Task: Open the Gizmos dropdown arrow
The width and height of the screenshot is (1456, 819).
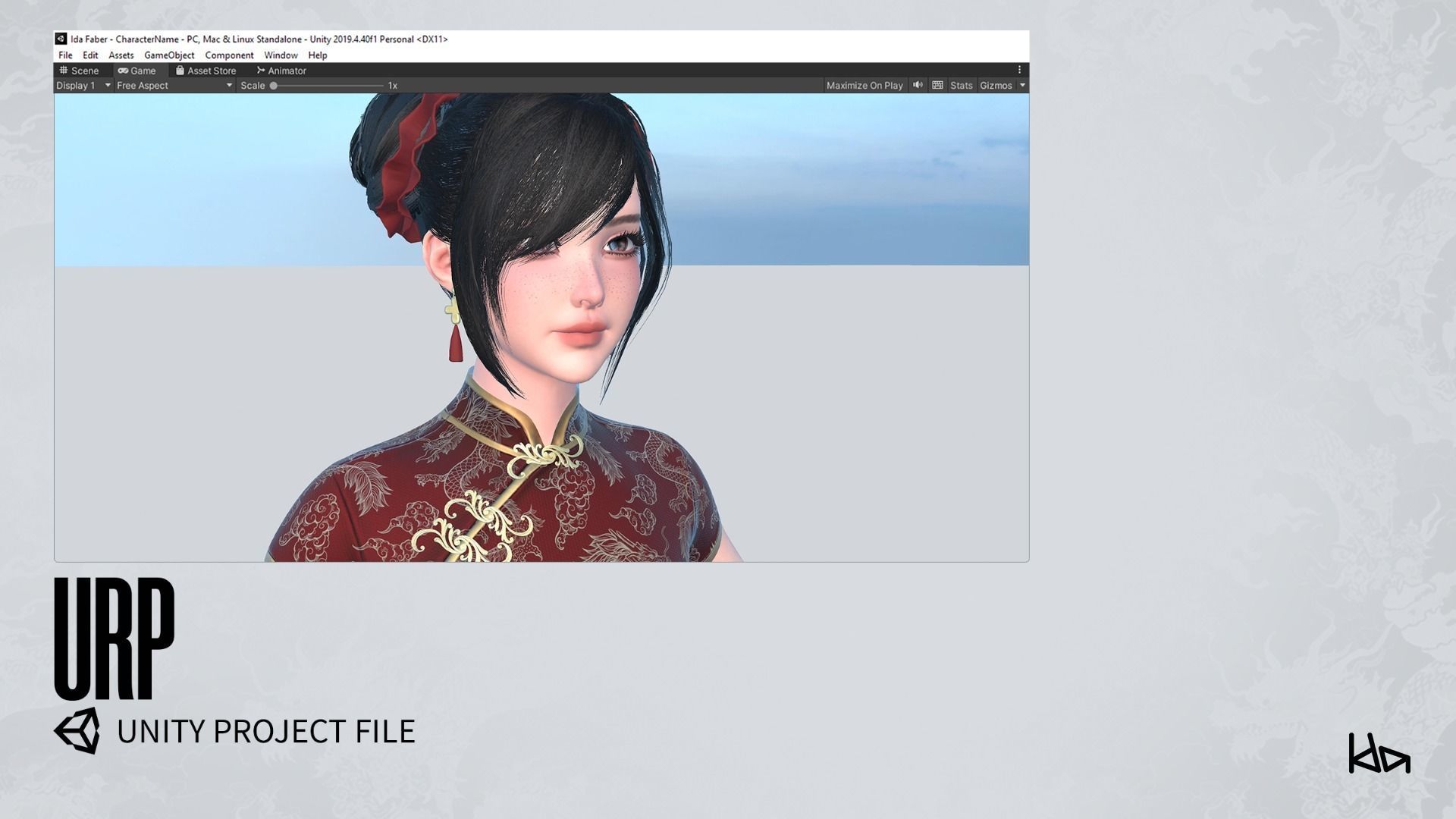Action: [1022, 85]
